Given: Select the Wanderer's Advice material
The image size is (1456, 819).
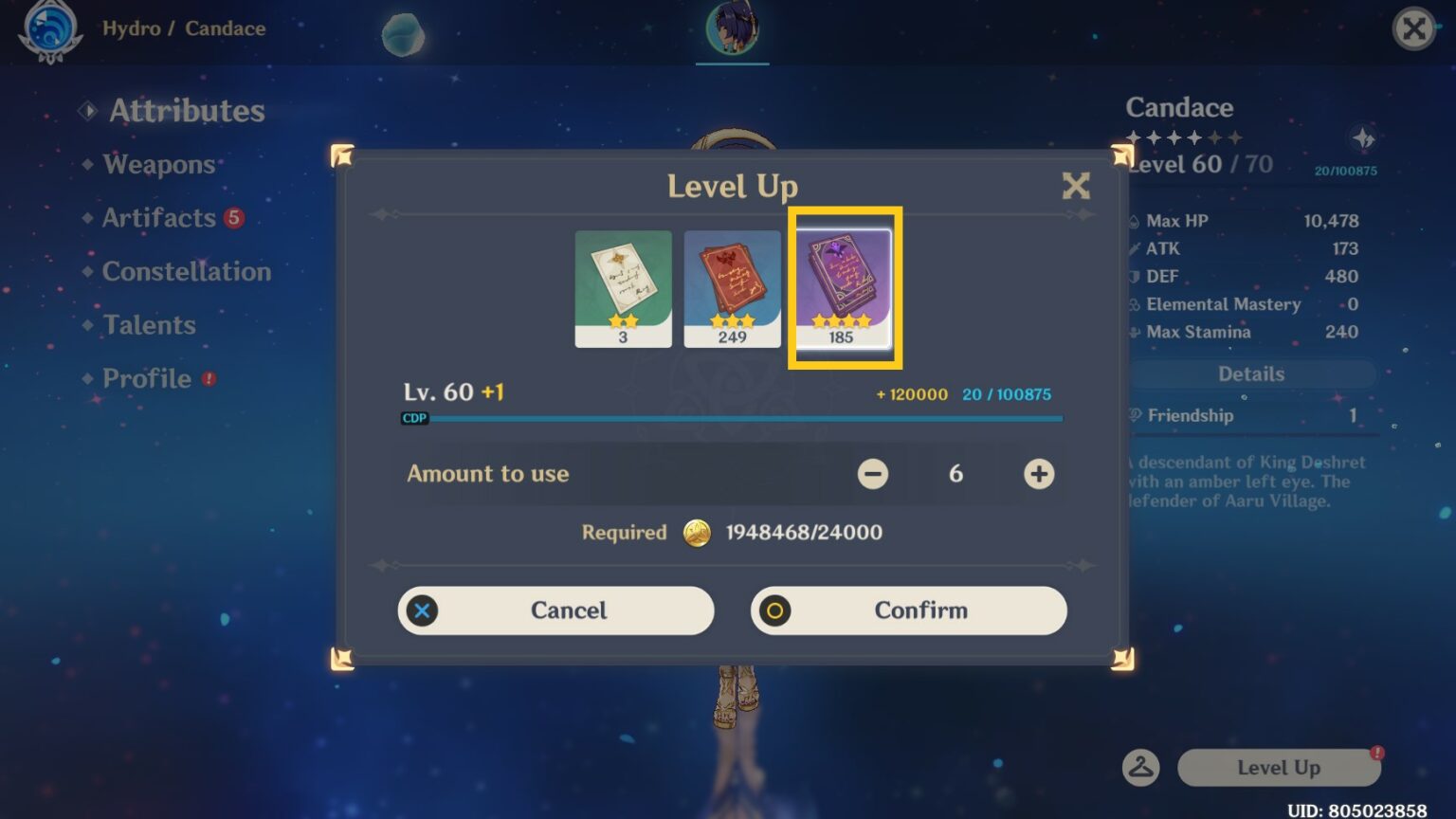Looking at the screenshot, I should (623, 284).
